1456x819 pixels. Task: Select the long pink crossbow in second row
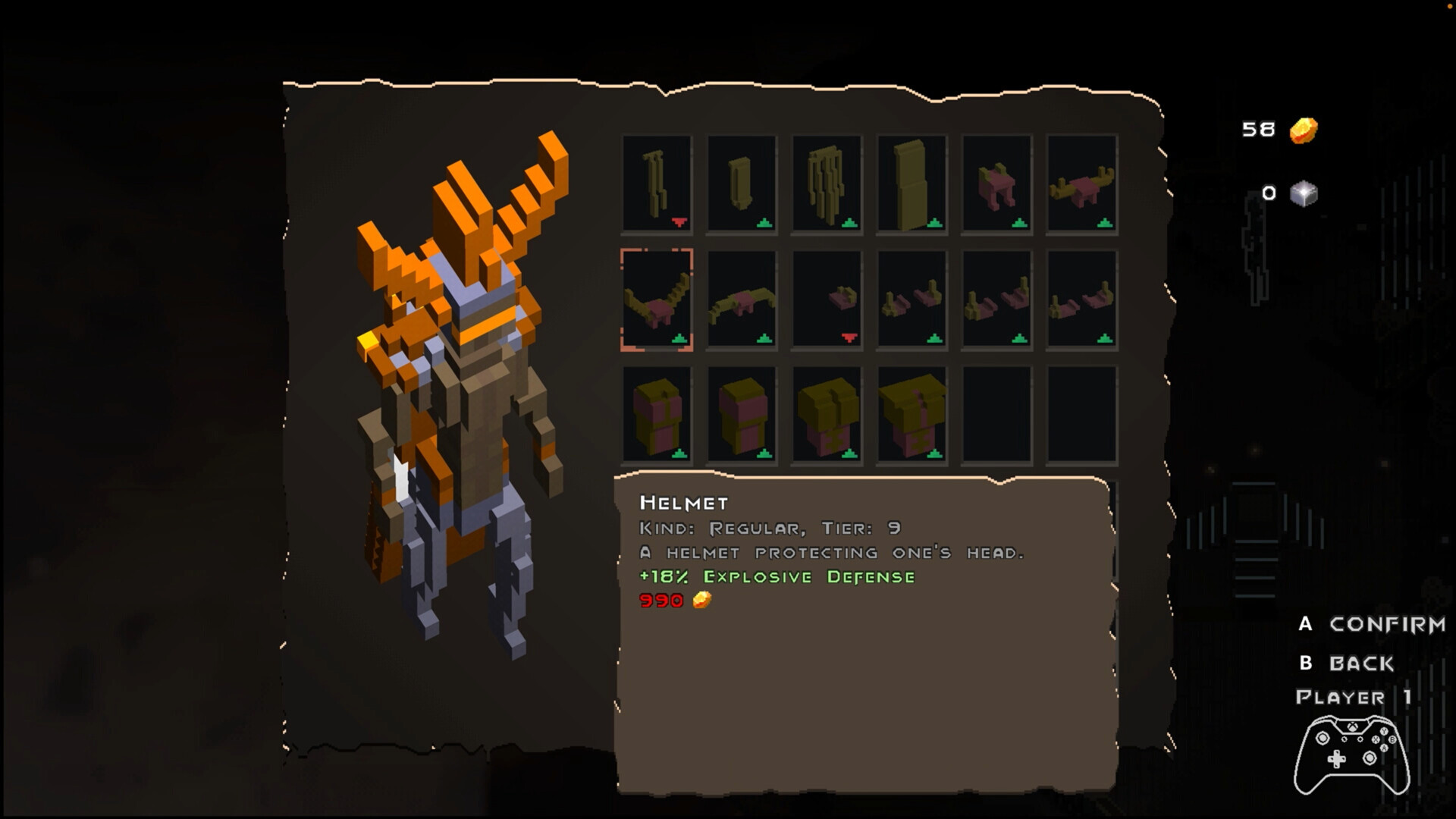pyautogui.click(x=742, y=300)
